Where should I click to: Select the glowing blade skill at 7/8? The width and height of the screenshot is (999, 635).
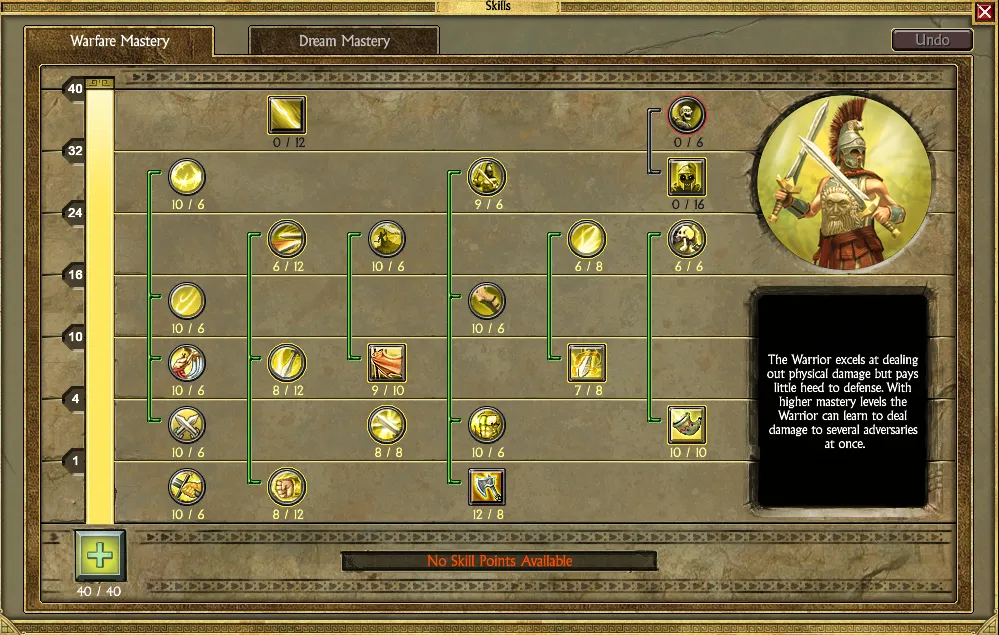point(587,363)
